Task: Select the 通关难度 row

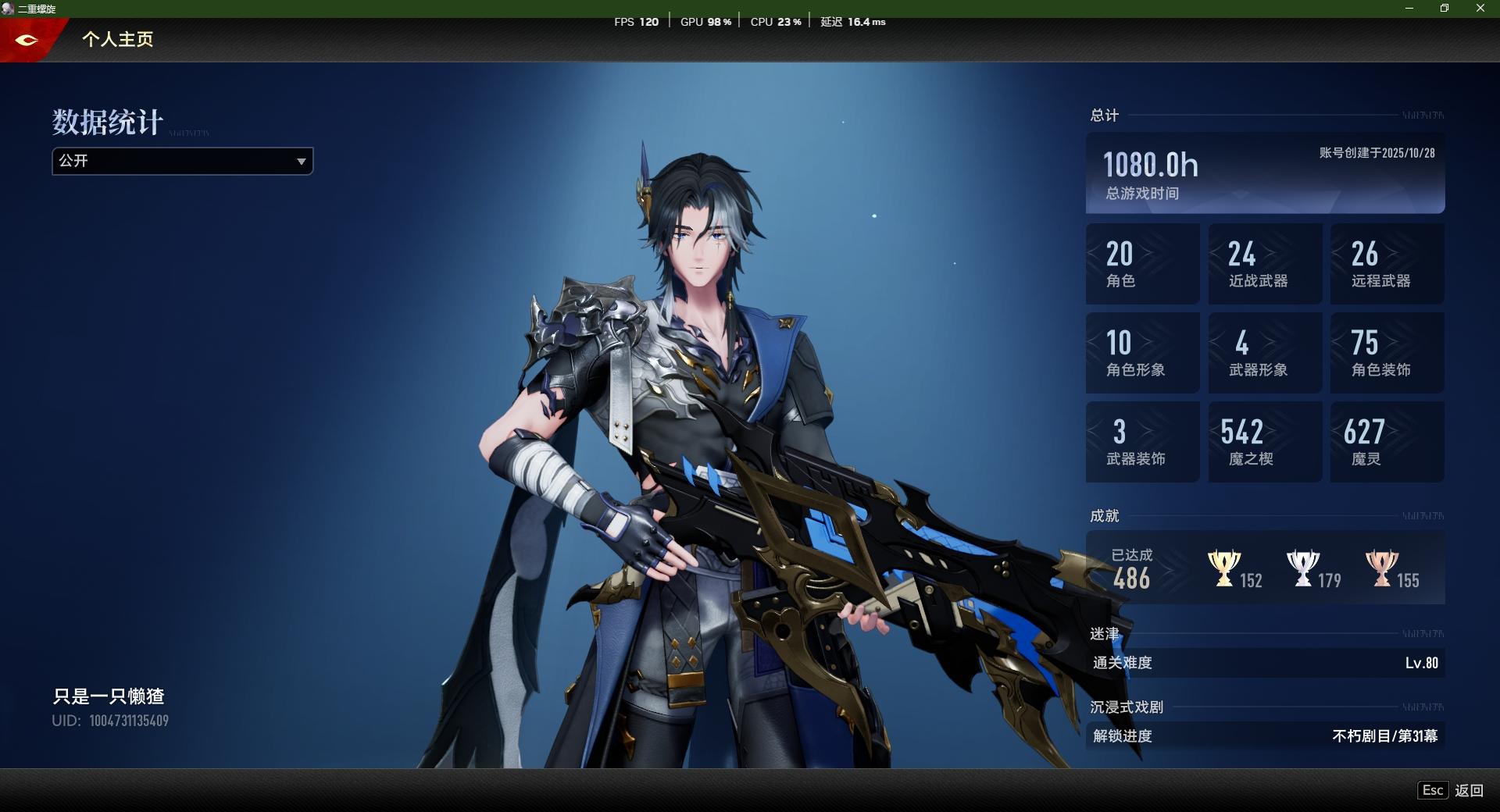Action: pos(1265,663)
